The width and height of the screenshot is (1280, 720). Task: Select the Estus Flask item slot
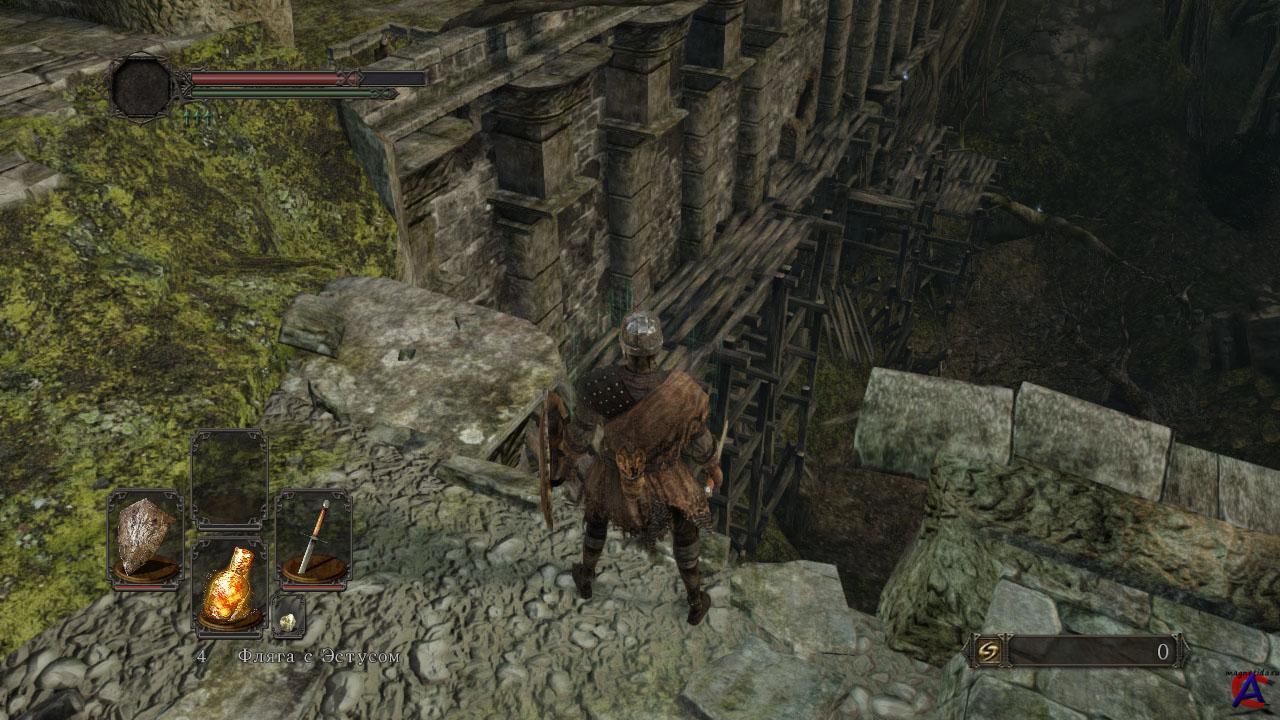coord(229,587)
